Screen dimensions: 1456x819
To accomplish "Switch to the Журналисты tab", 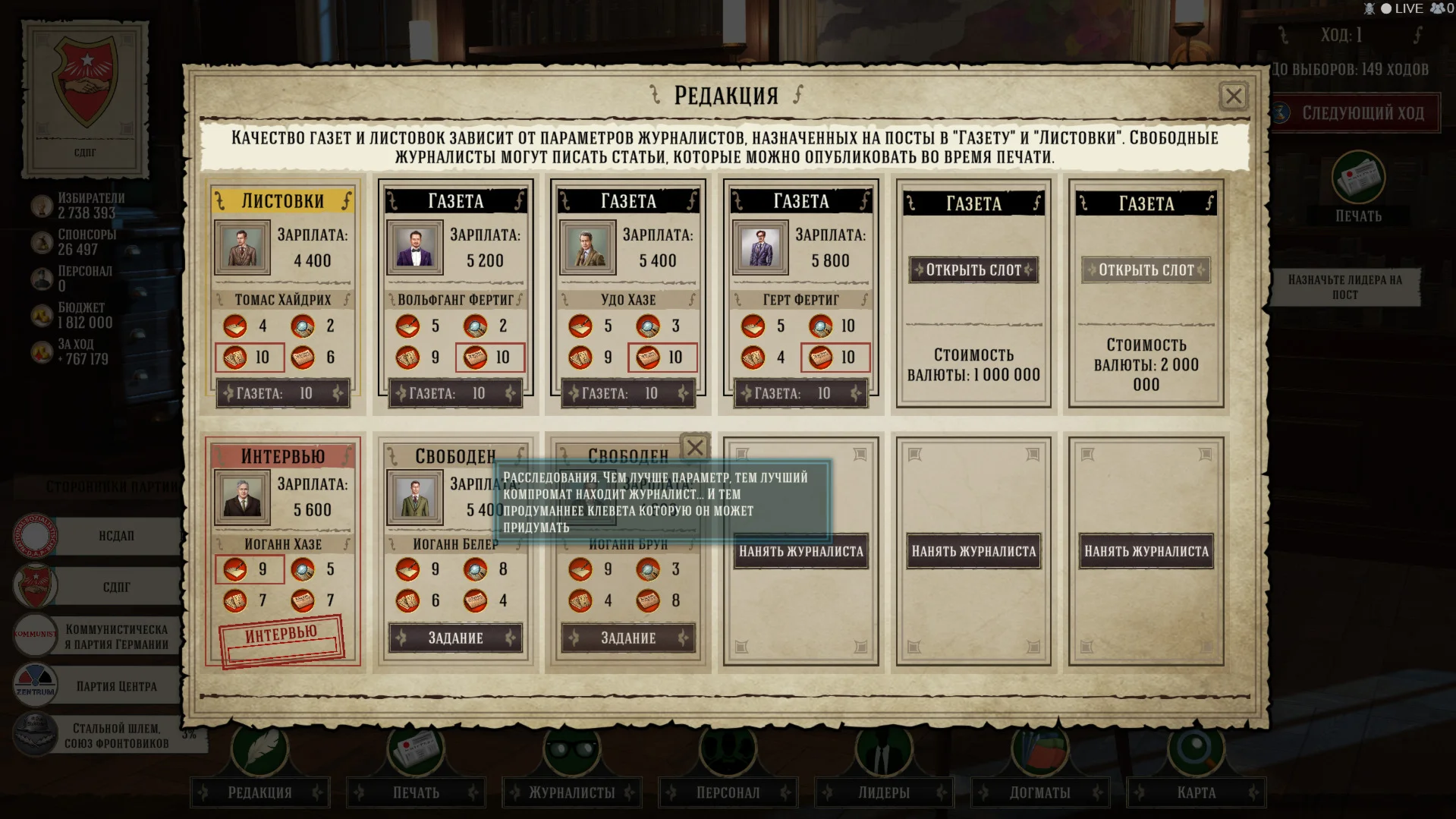I will [x=572, y=792].
